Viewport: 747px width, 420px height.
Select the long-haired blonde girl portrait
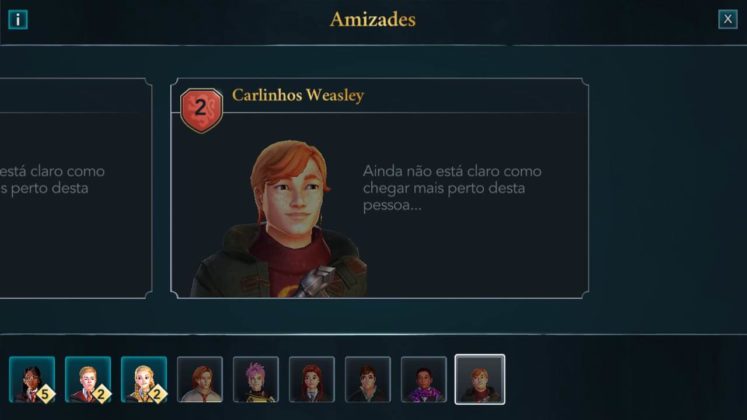click(143, 379)
